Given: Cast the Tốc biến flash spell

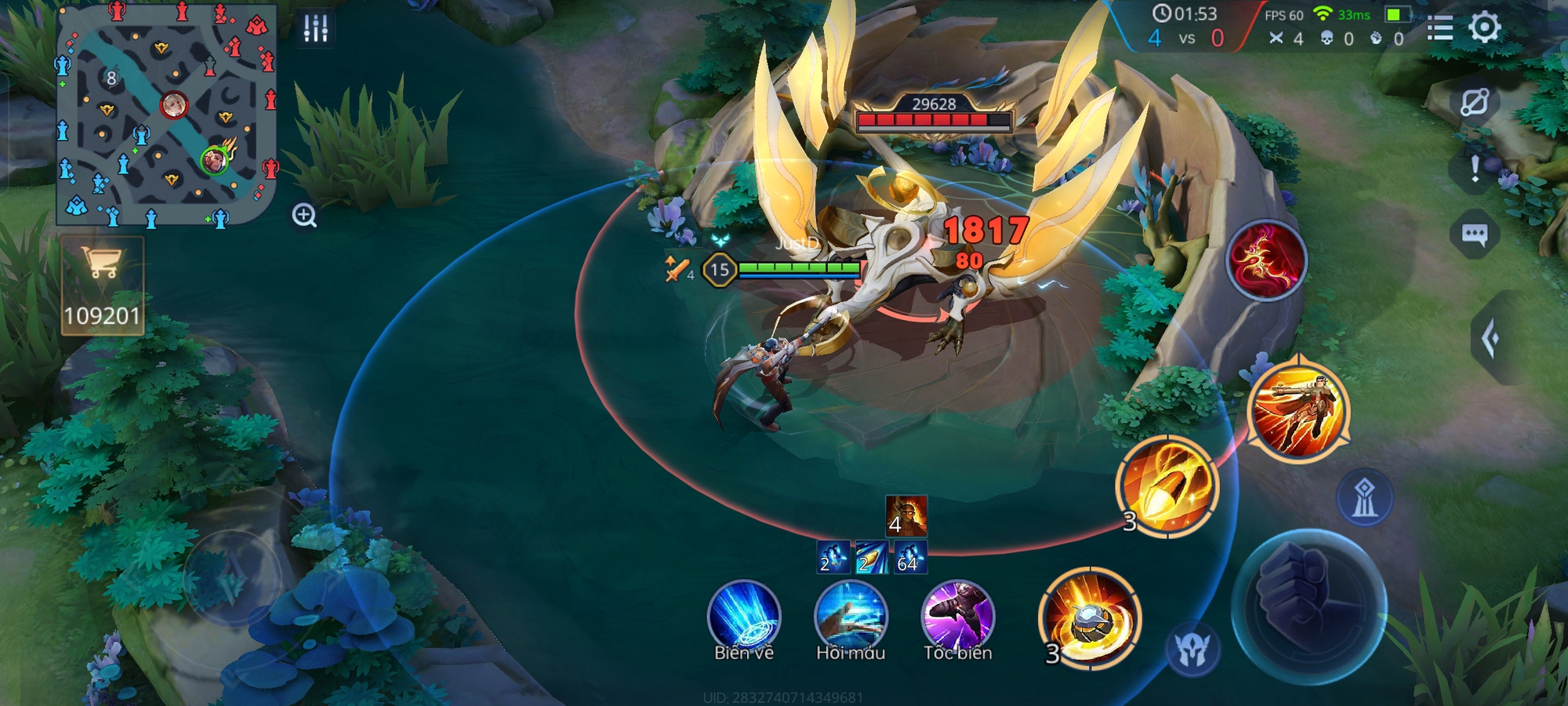Looking at the screenshot, I should point(957,617).
